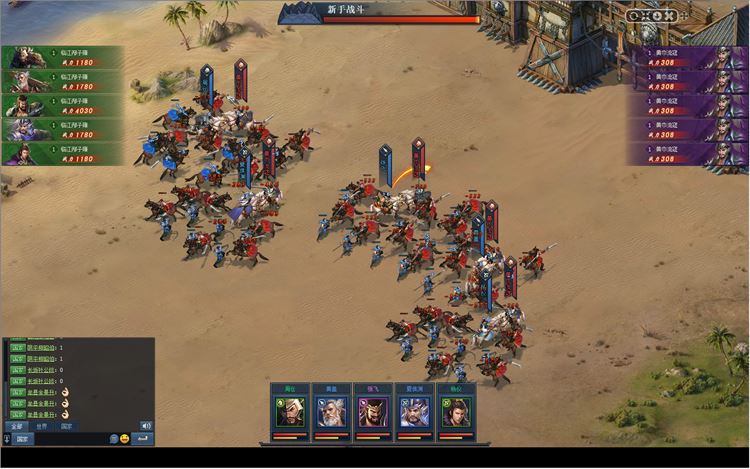Switch chat to the 世界 tab

coord(41,426)
